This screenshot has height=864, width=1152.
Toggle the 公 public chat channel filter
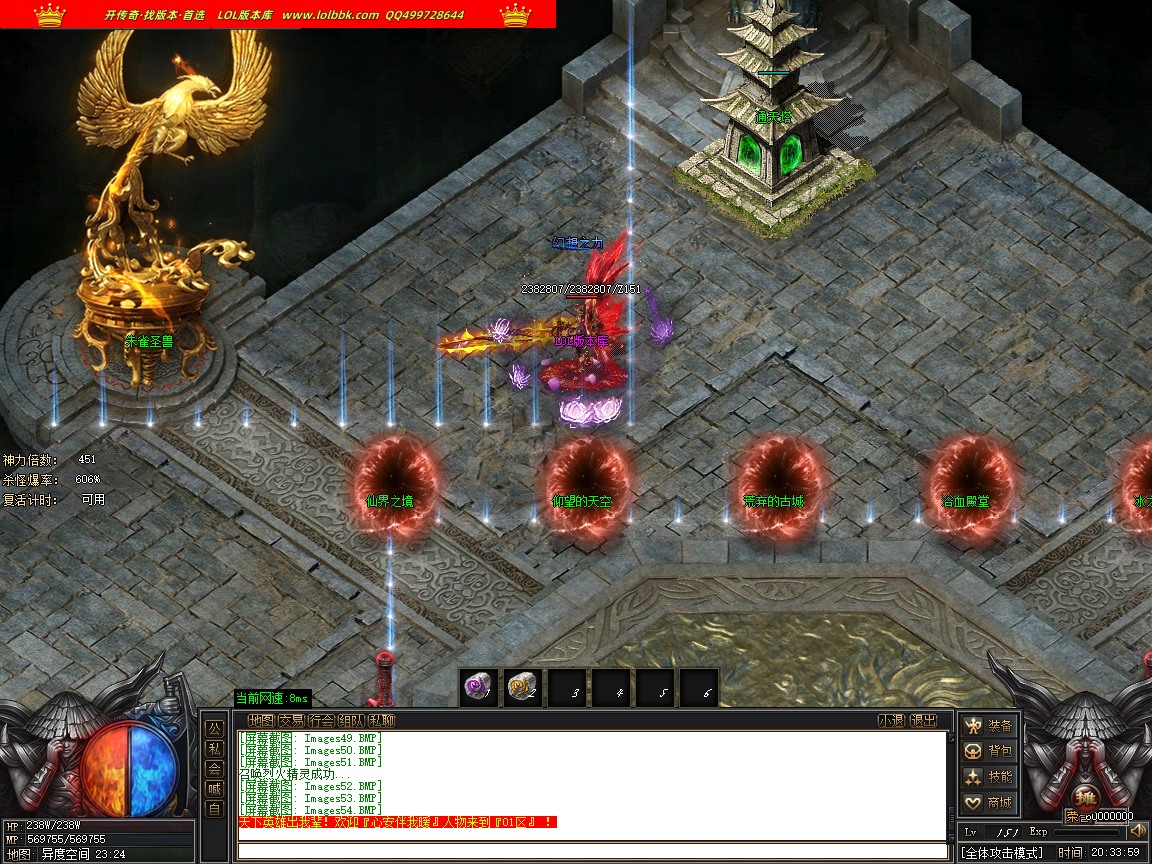[x=214, y=728]
